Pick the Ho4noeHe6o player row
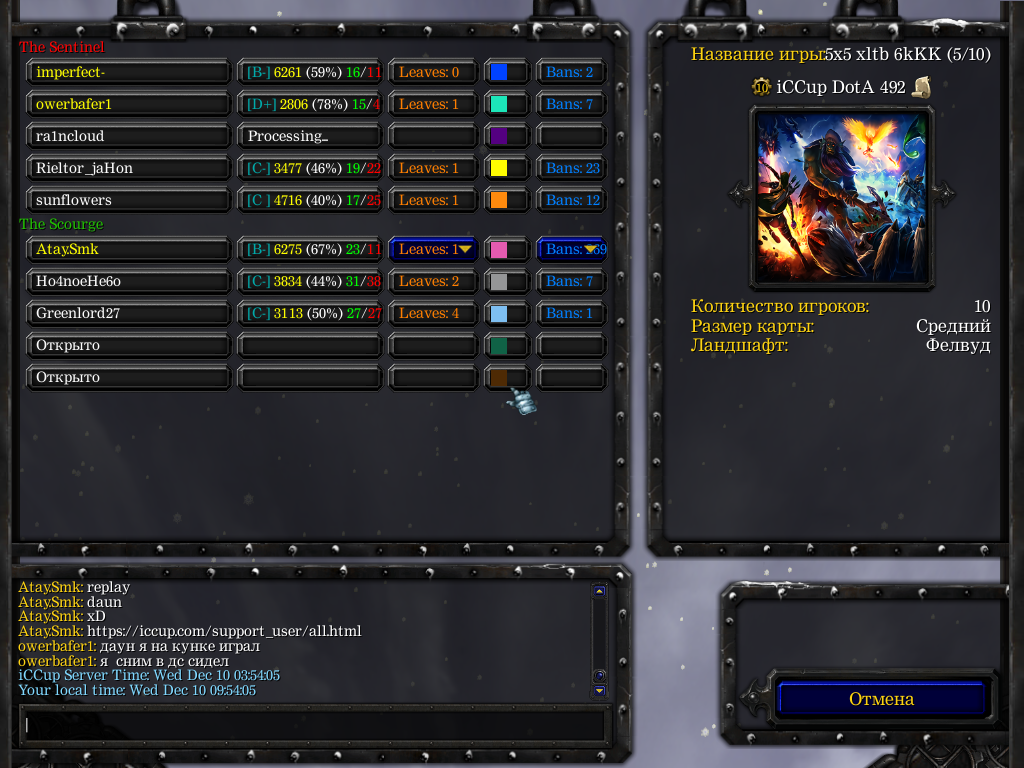This screenshot has height=768, width=1024. 129,281
